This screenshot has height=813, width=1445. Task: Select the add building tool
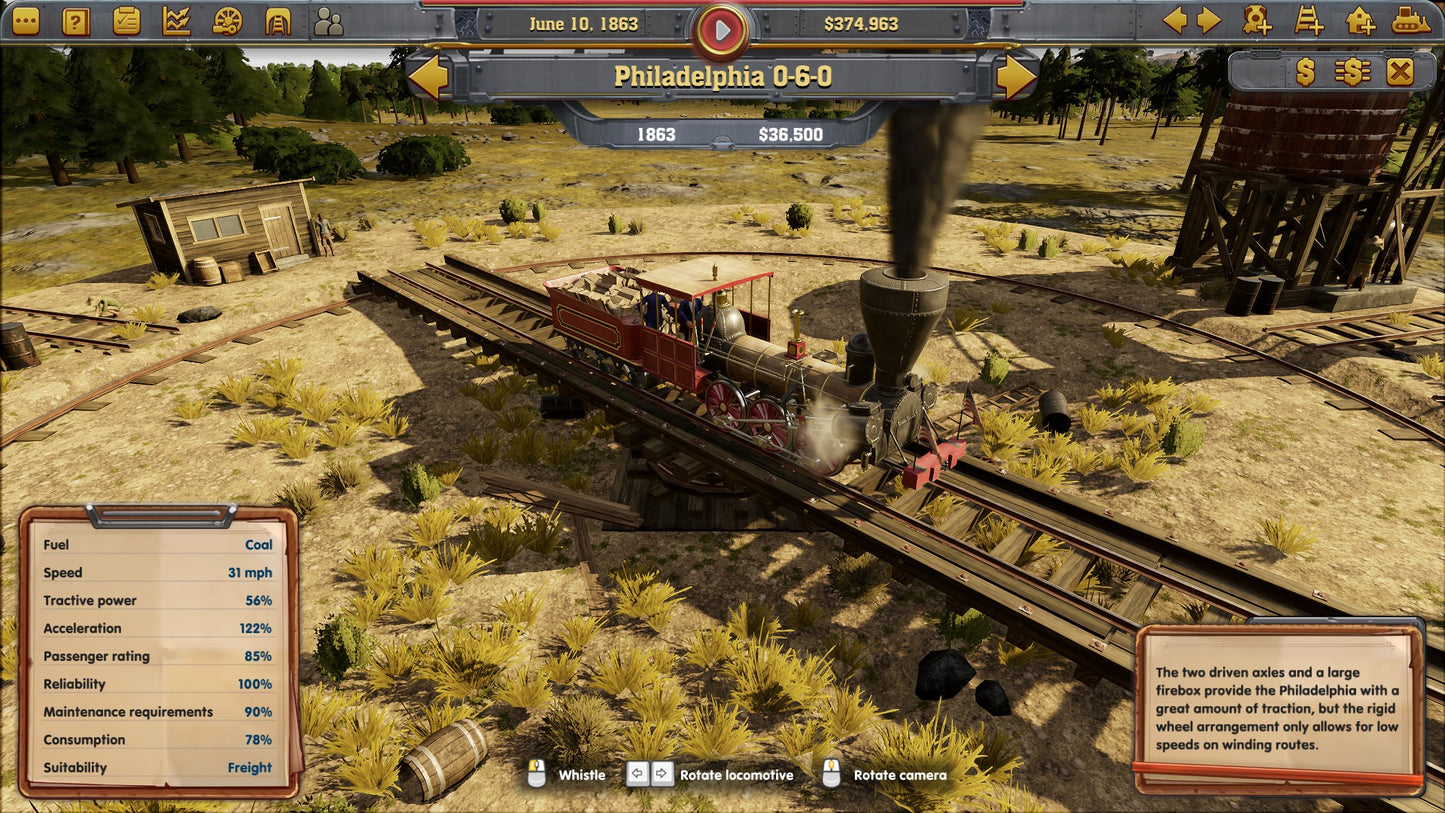coord(1360,20)
